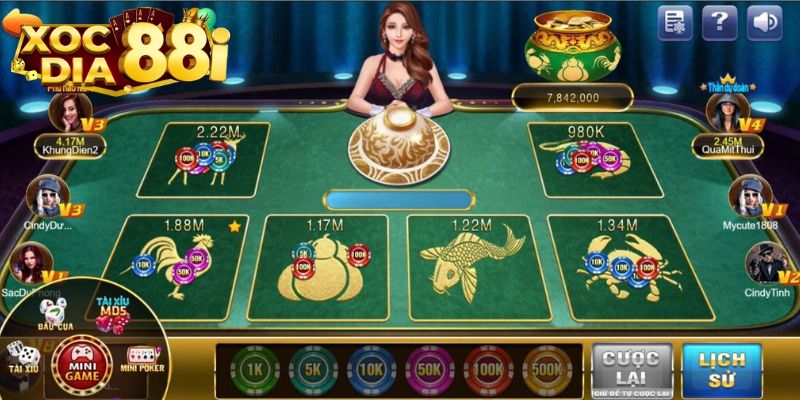Open the document list icon button
The width and height of the screenshot is (800, 400).
[x=675, y=22]
